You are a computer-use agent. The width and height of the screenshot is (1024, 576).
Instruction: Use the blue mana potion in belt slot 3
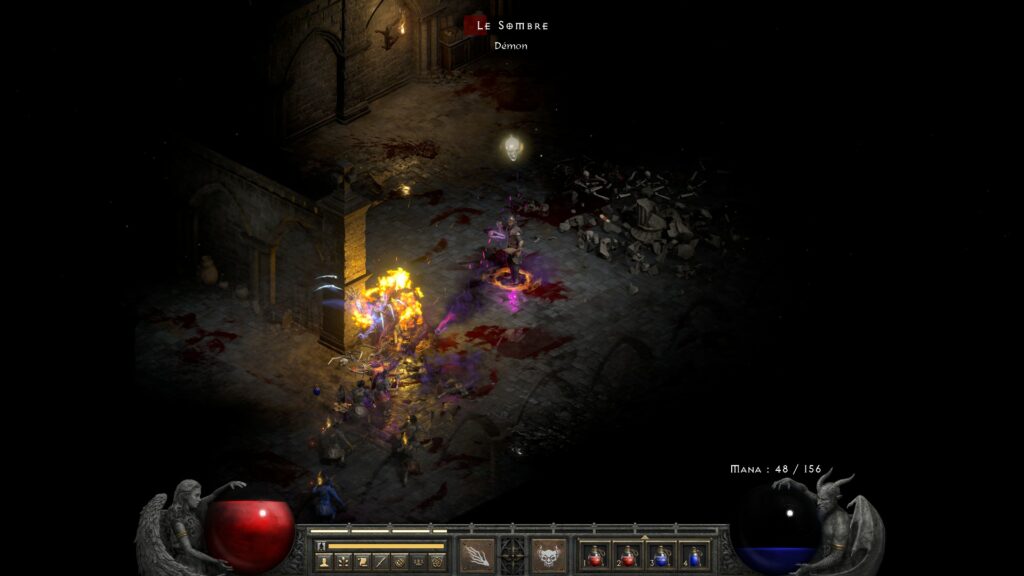(x=661, y=555)
